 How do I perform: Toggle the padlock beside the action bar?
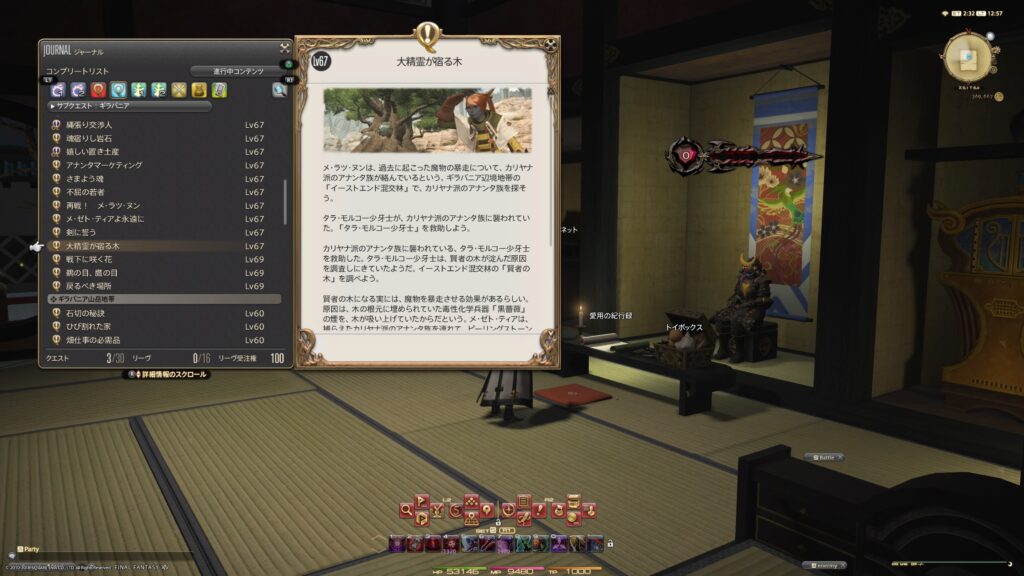click(x=609, y=543)
